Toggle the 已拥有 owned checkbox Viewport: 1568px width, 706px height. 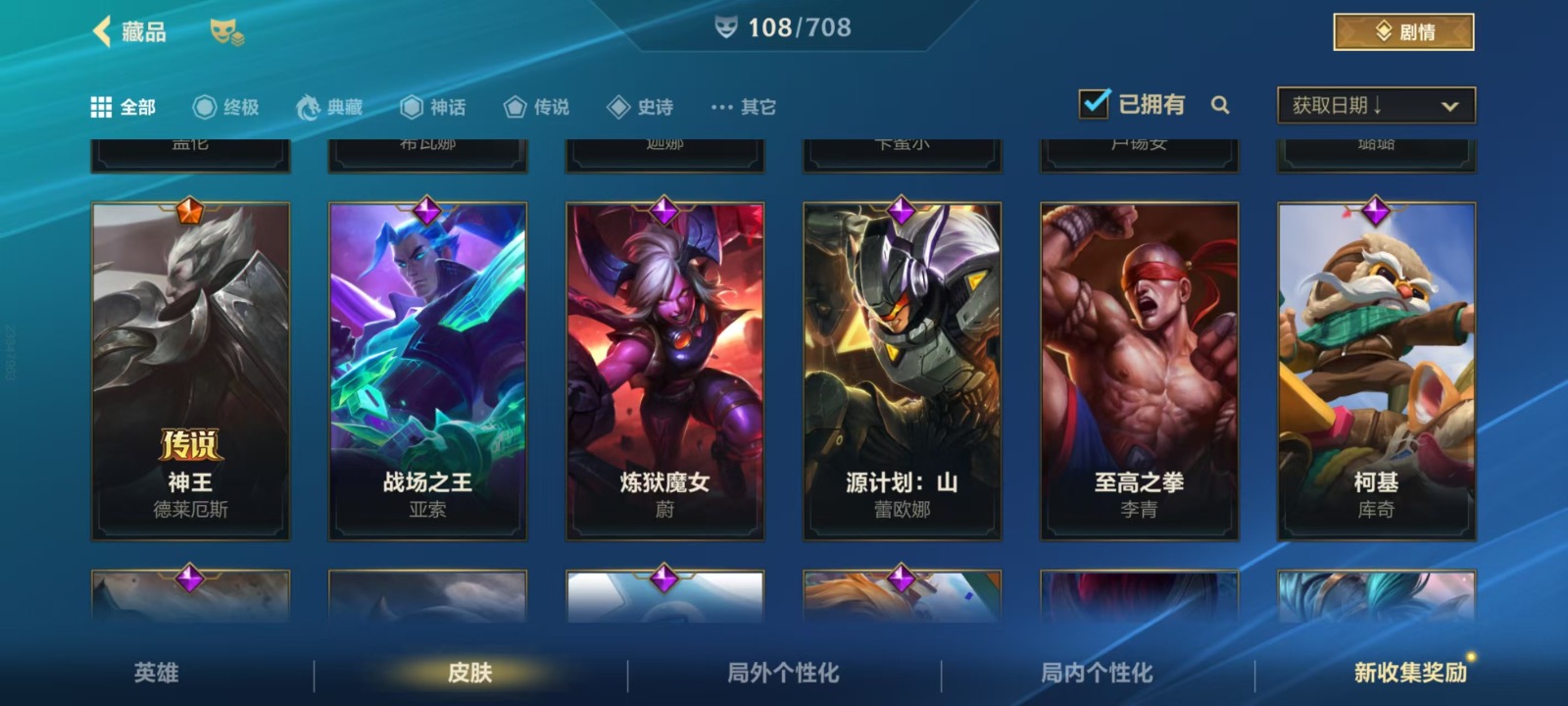[1094, 104]
